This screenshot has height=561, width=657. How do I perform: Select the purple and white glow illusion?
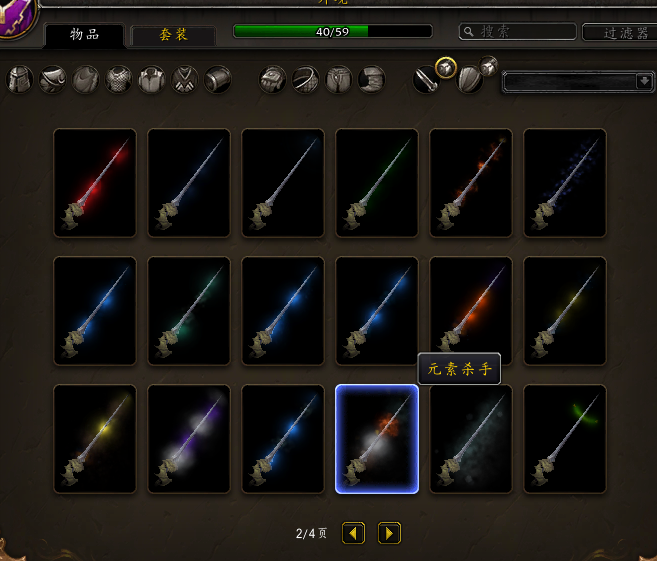coord(189,439)
